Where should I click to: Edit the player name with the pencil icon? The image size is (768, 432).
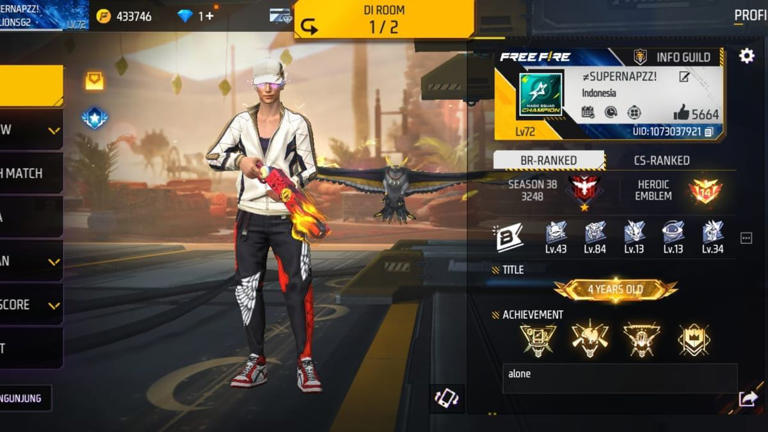tap(684, 77)
